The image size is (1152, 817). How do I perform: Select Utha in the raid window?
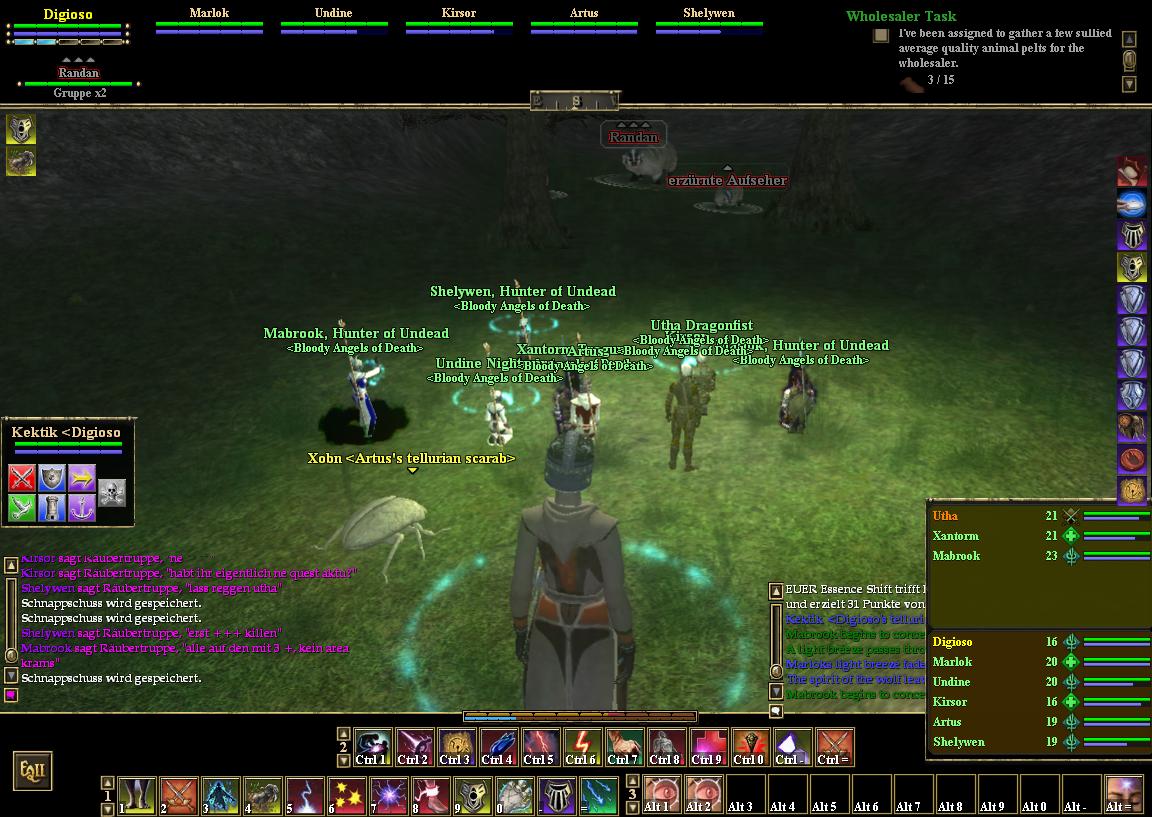coord(945,516)
